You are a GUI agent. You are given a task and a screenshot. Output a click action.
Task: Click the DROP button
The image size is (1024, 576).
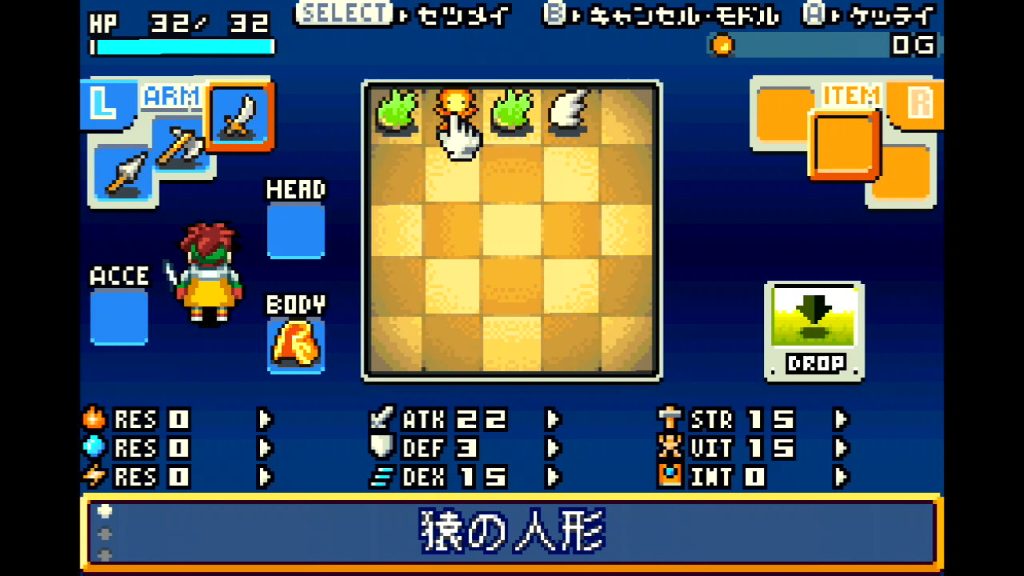814,331
